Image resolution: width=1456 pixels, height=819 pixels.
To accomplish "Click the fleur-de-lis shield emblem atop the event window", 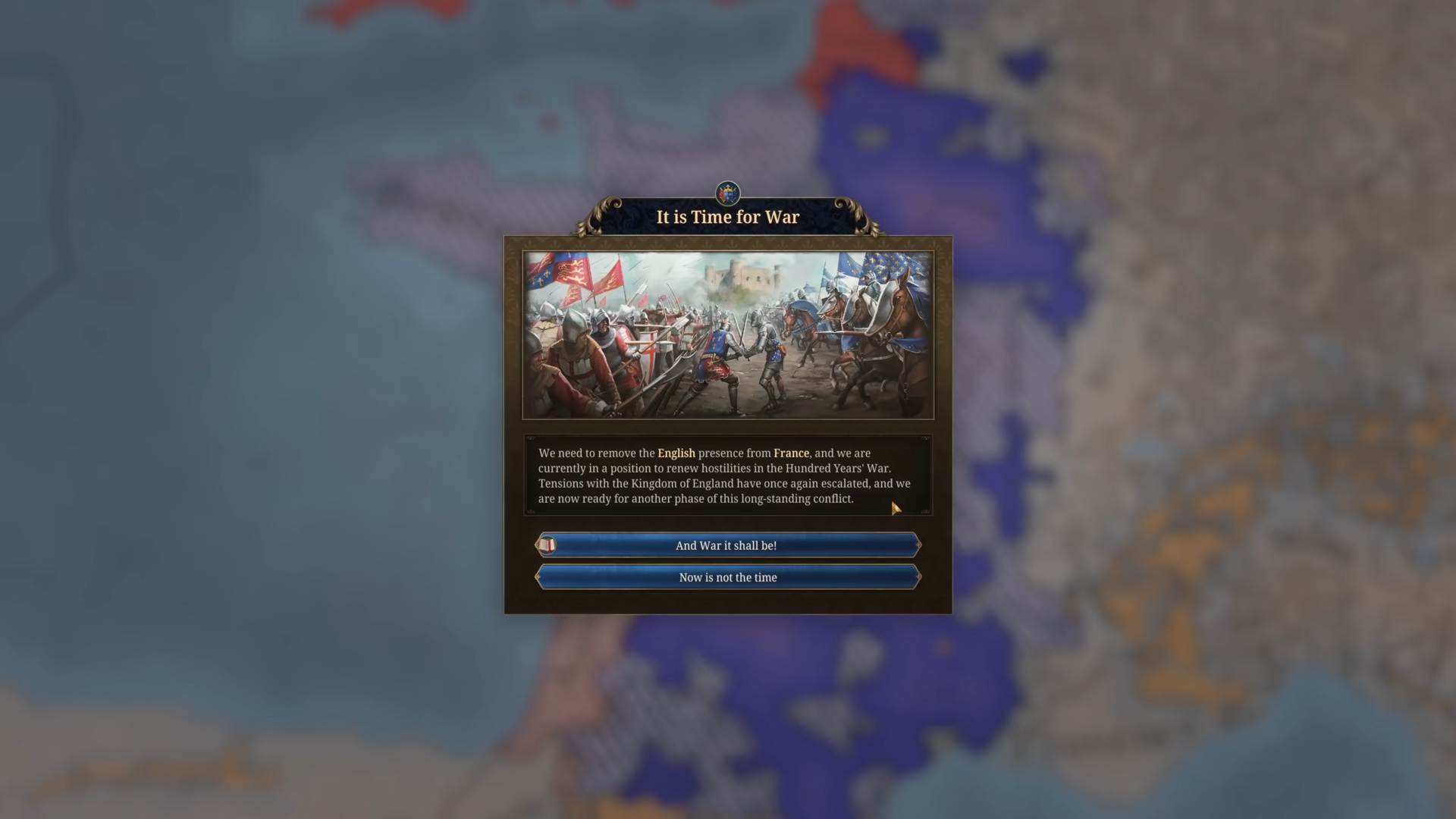I will click(727, 194).
